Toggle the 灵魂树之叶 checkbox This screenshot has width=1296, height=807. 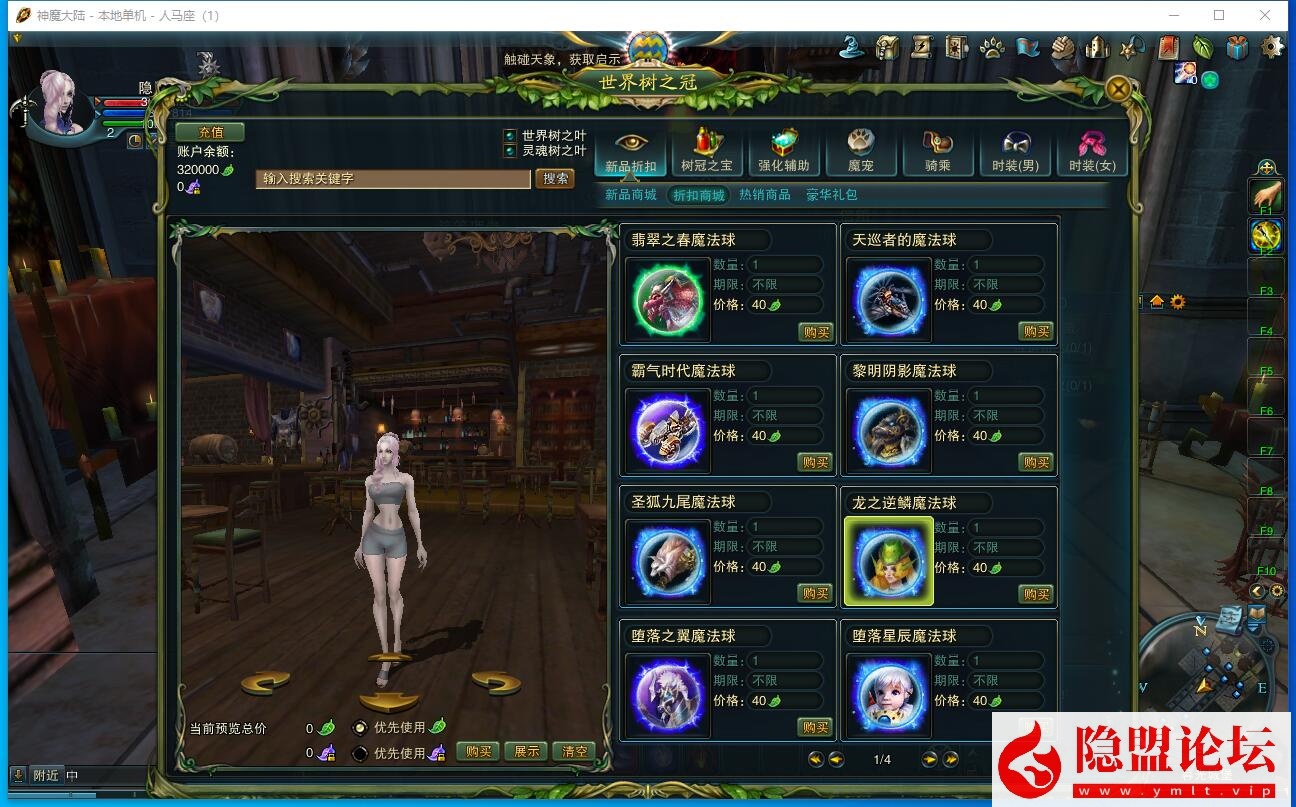point(510,151)
